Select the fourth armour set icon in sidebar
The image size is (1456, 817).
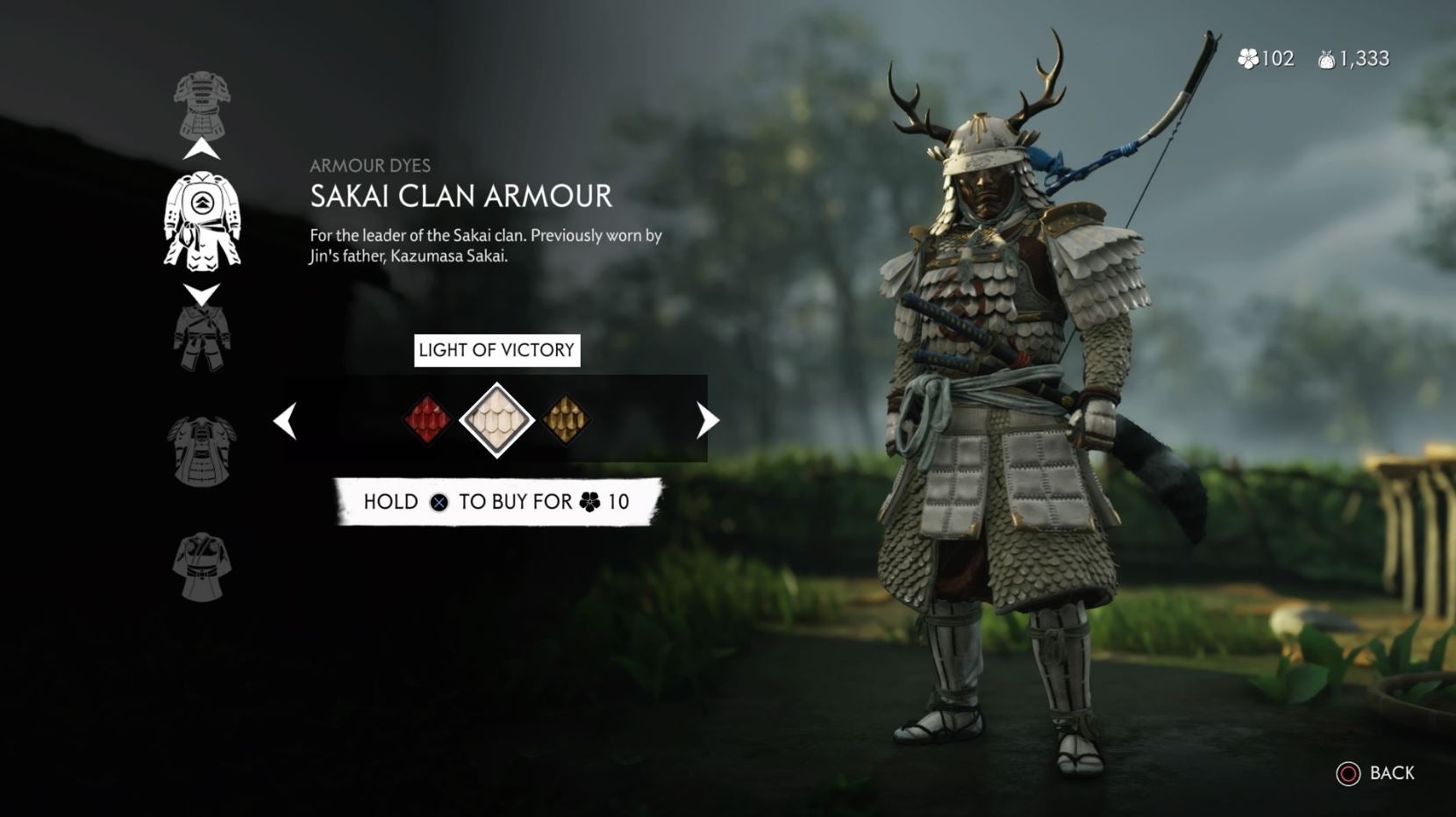[203, 449]
